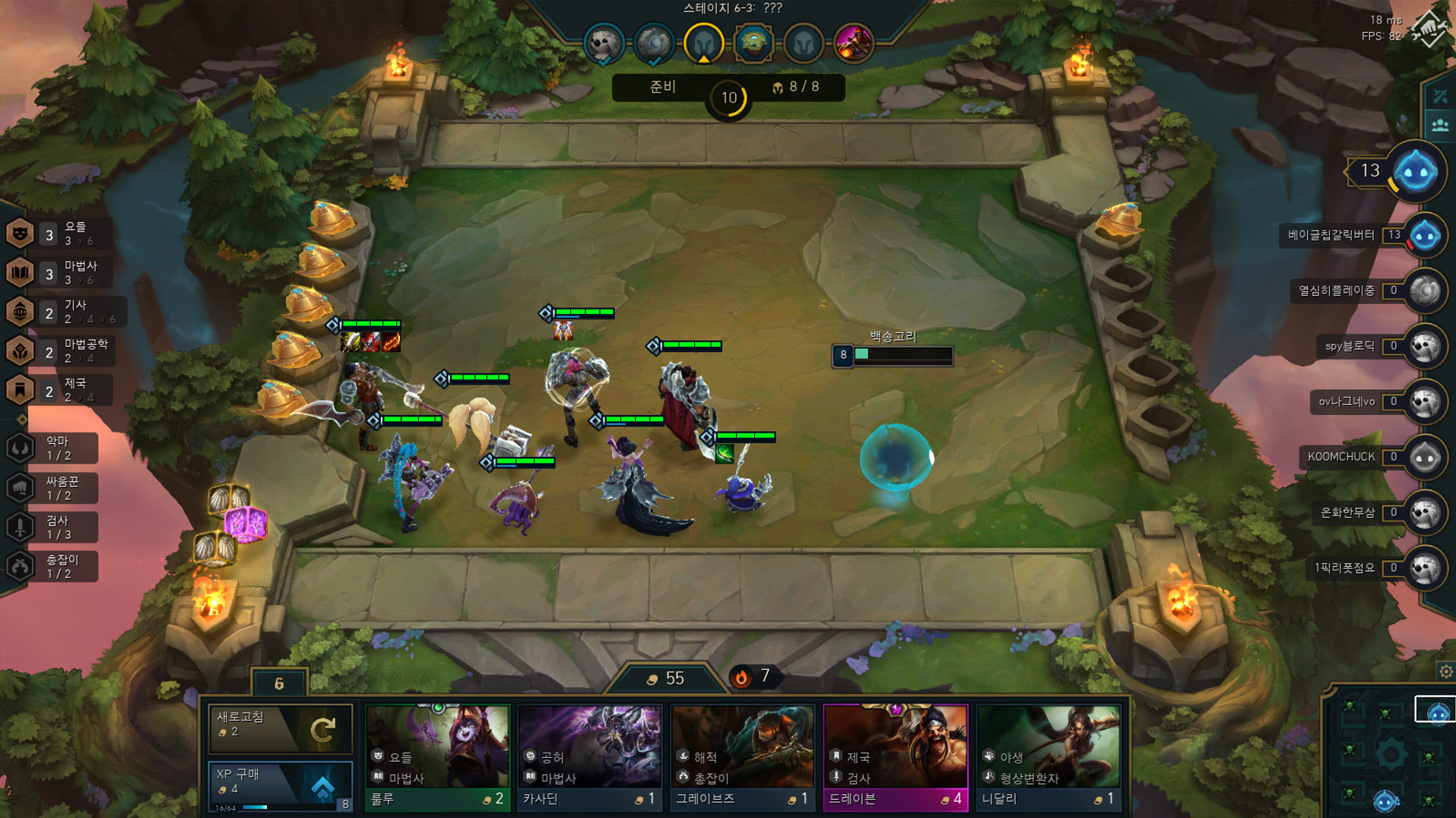The height and width of the screenshot is (818, 1456).
Task: Click the minimap board overview
Action: point(1390,754)
